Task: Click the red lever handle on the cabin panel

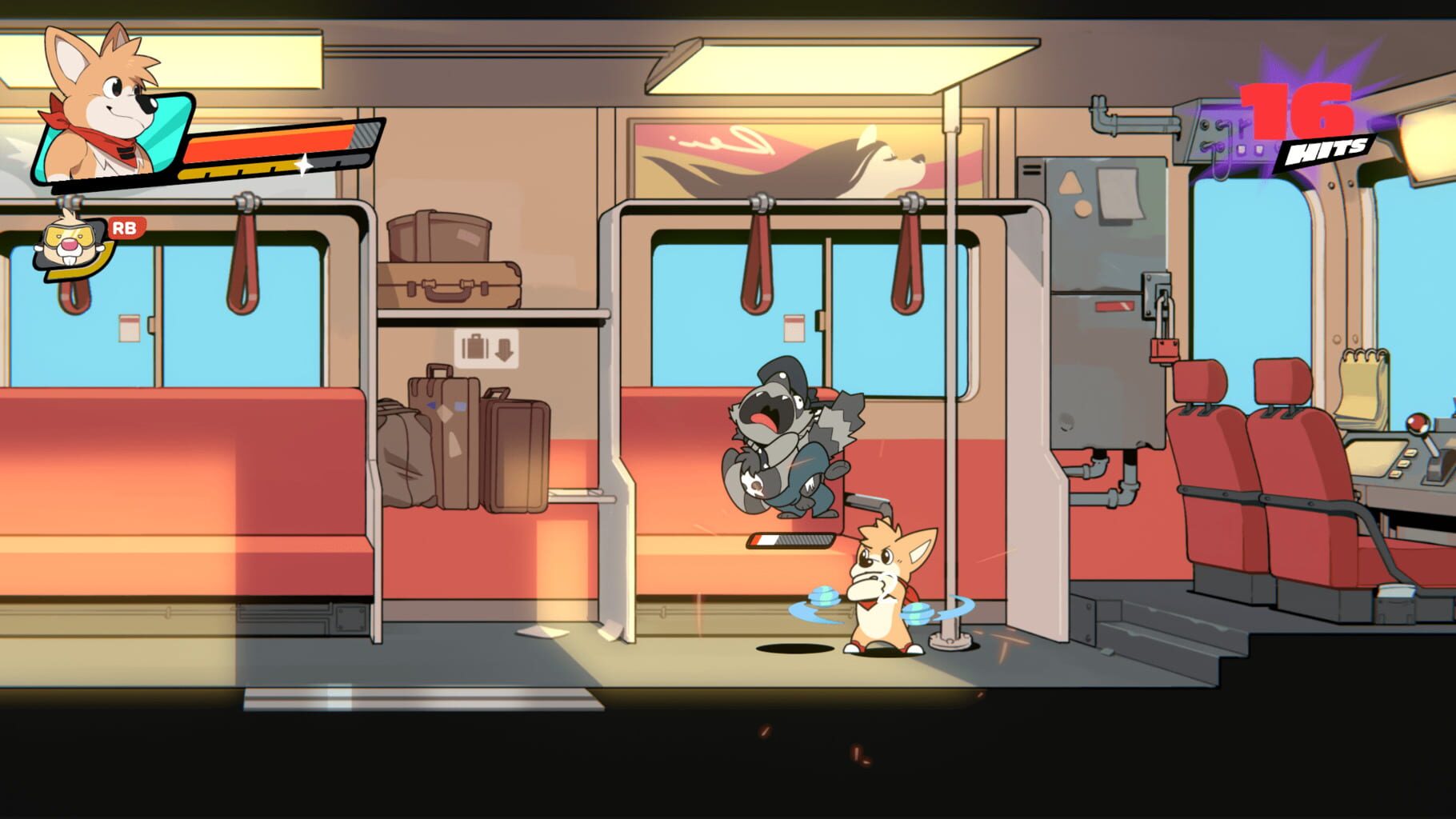Action: [1114, 308]
